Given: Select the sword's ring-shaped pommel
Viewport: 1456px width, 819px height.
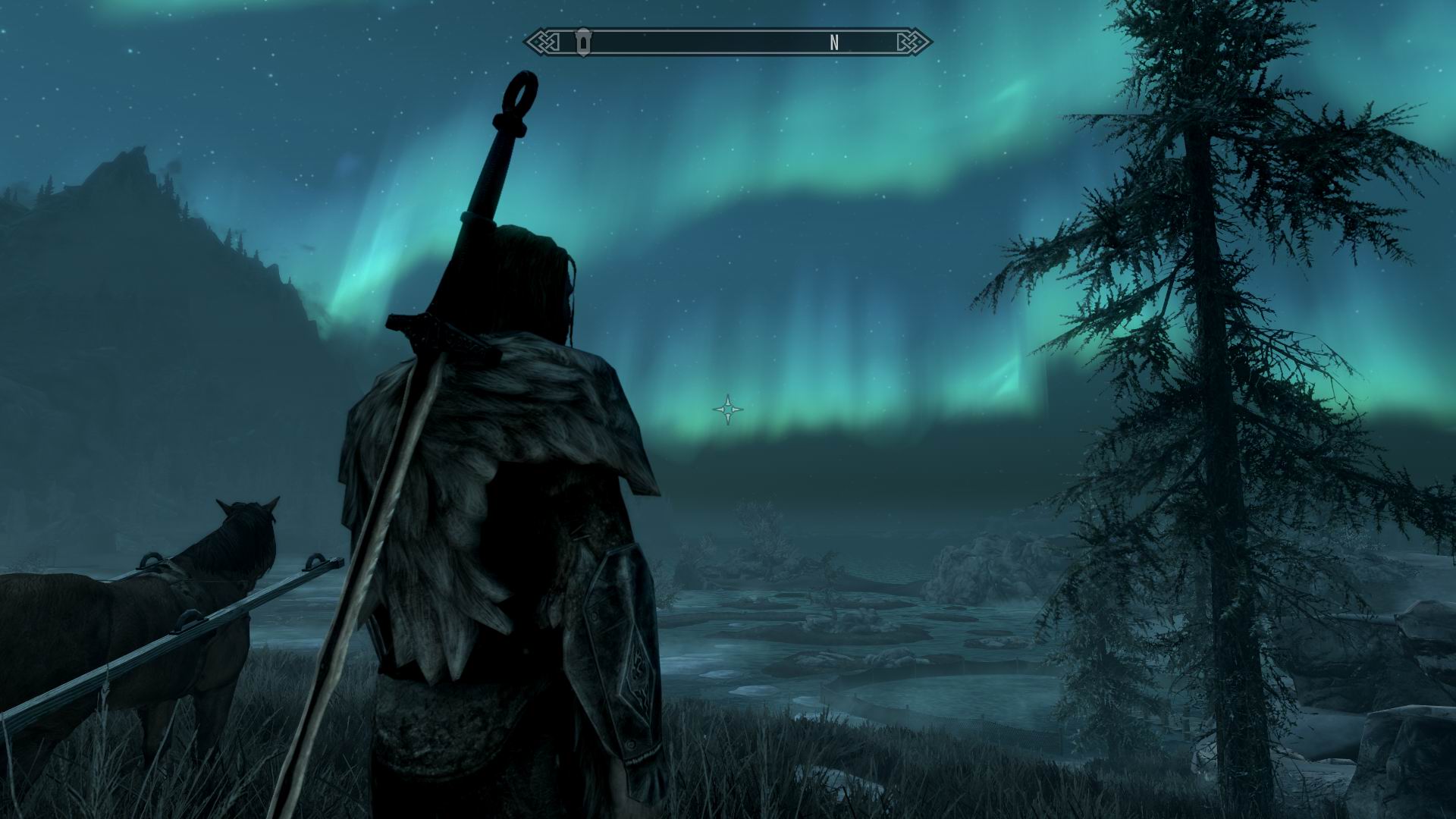Looking at the screenshot, I should tap(520, 93).
